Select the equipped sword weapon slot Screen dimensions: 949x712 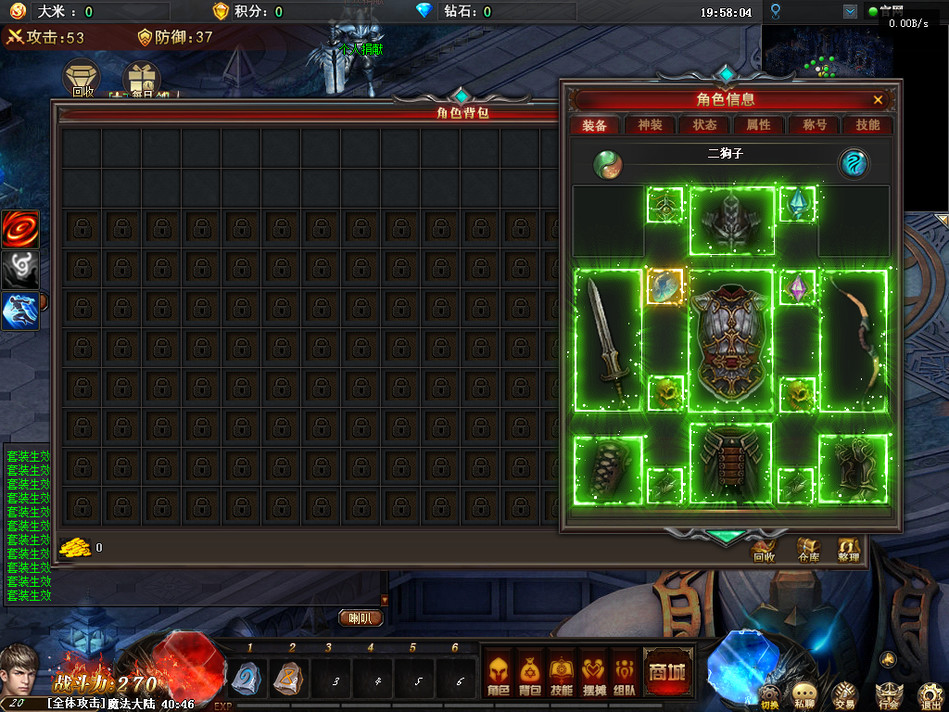tap(608, 339)
